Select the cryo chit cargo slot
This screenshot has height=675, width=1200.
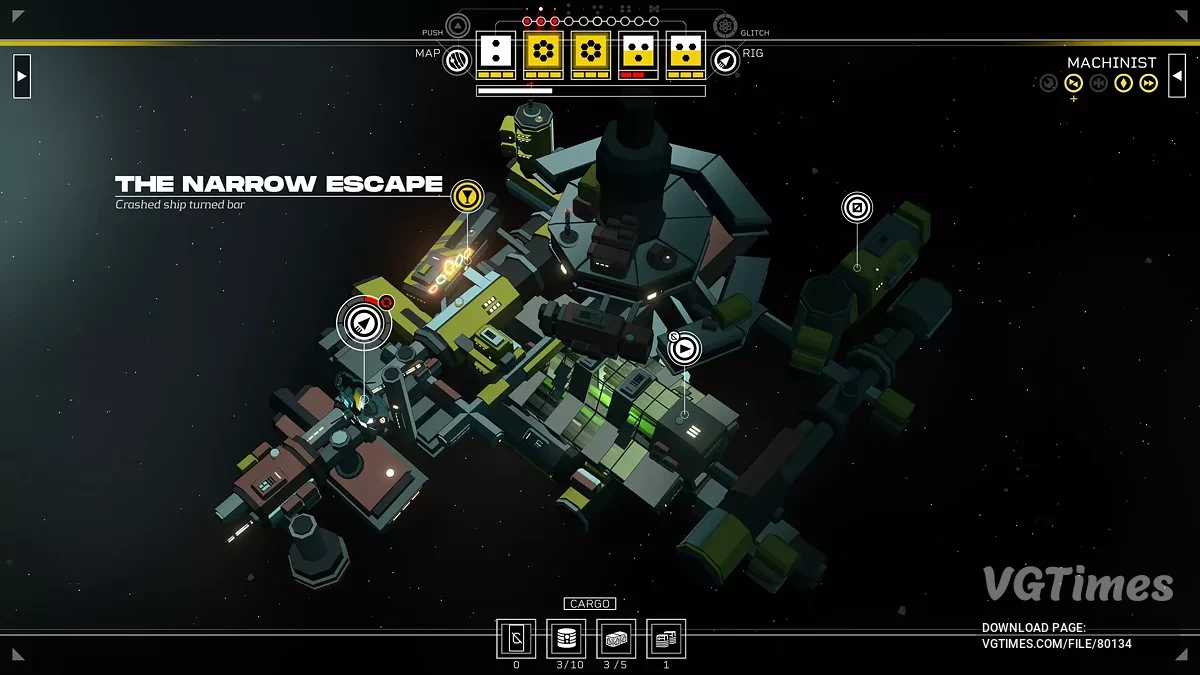click(x=516, y=638)
